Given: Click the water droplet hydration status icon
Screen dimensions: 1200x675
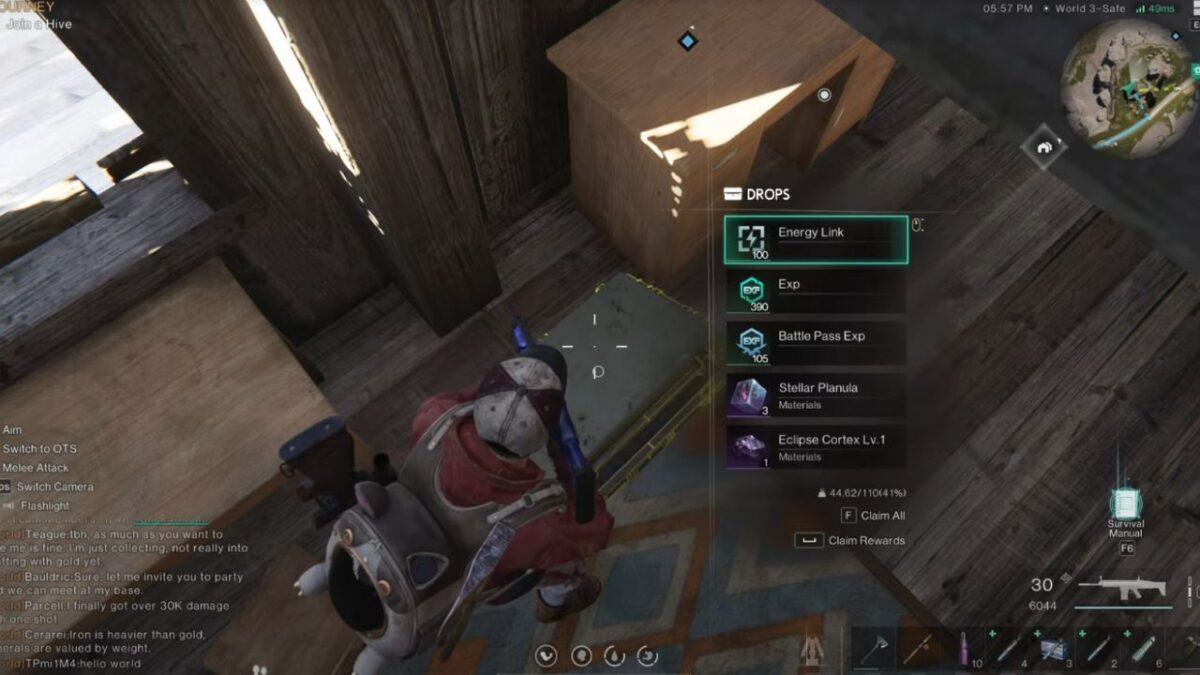Looking at the screenshot, I should click(x=613, y=656).
